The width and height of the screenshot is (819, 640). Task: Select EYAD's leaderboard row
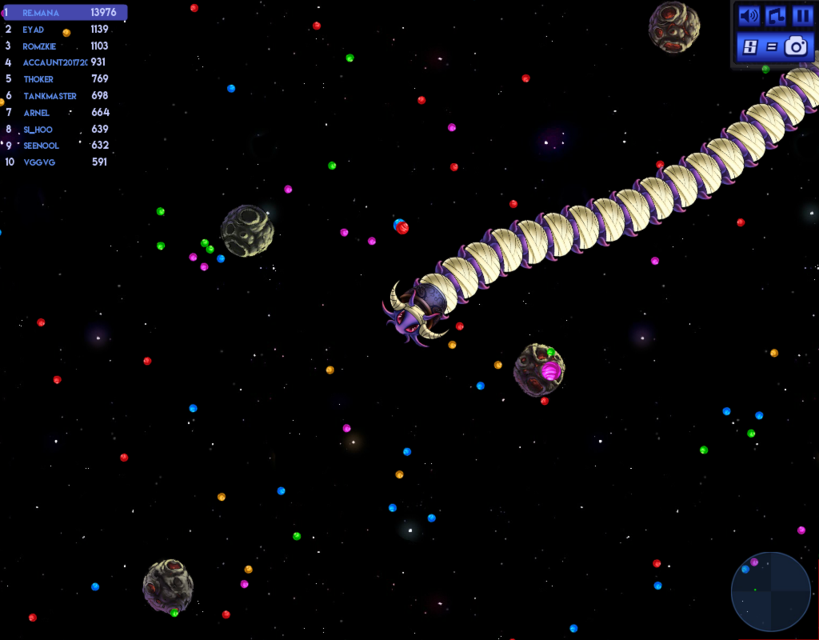60,30
